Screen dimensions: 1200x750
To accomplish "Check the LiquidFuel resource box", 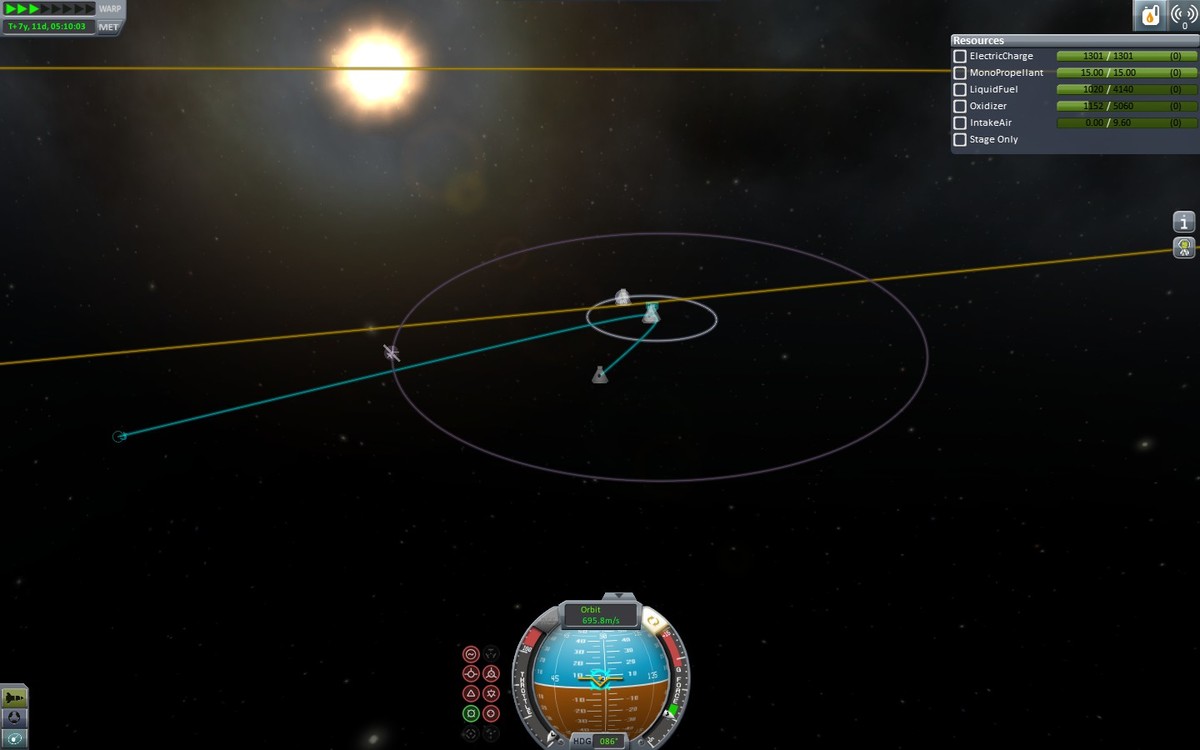I will point(960,90).
